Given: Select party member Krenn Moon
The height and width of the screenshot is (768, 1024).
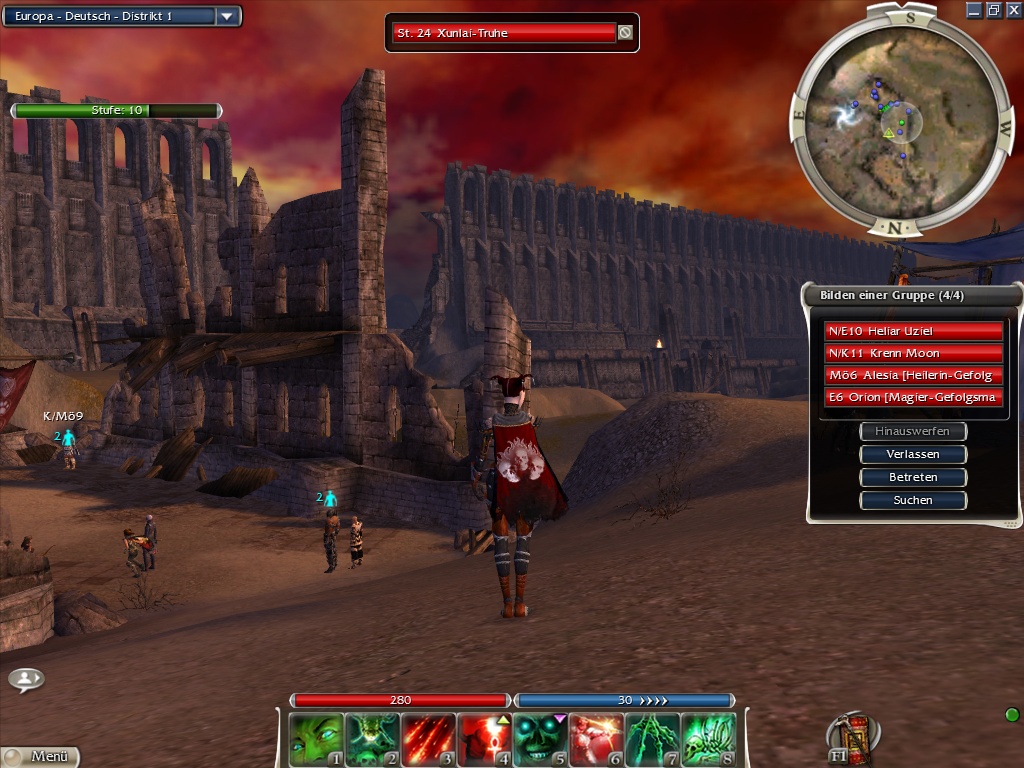Looking at the screenshot, I should coord(913,353).
